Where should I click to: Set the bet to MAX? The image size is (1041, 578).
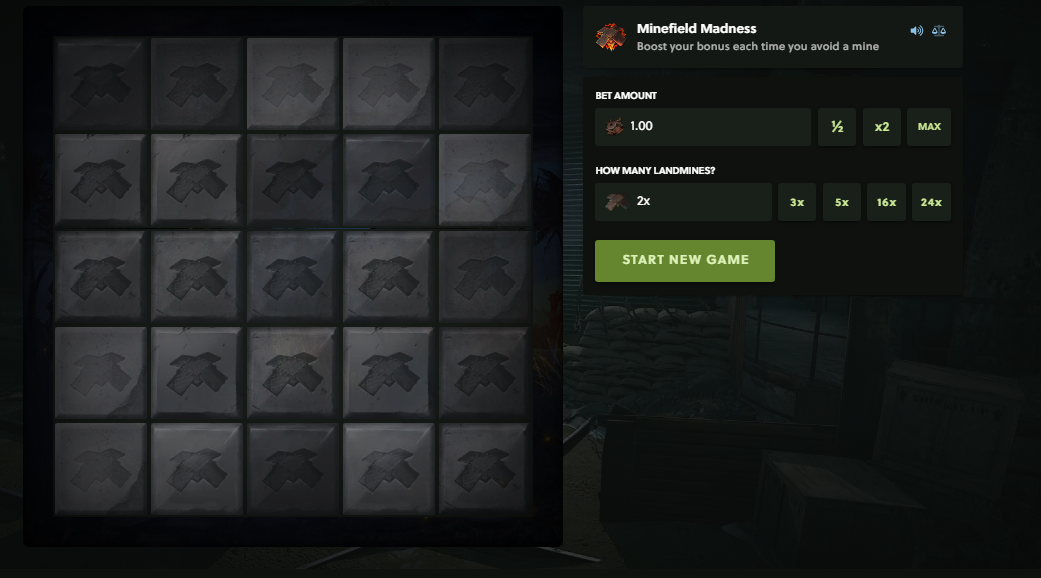tap(929, 127)
